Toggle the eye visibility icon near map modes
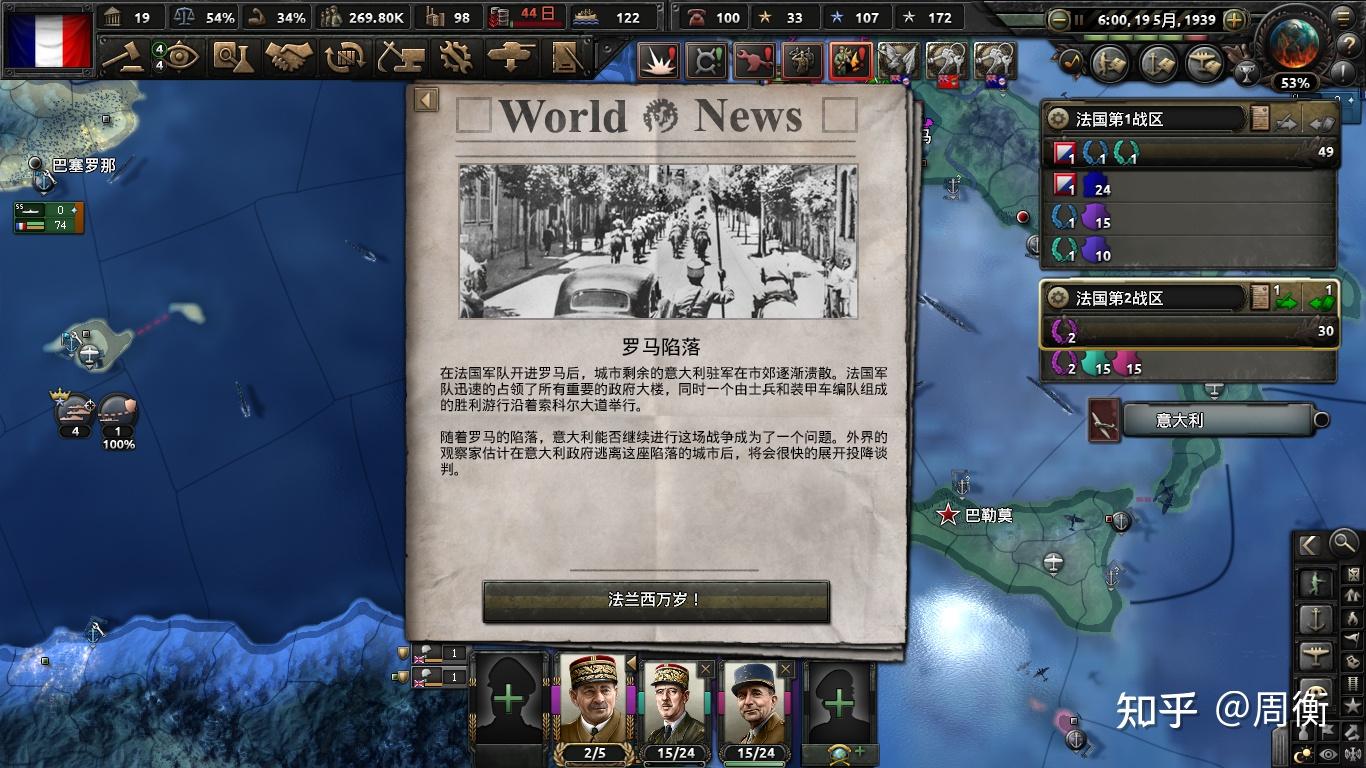 pos(1328,751)
